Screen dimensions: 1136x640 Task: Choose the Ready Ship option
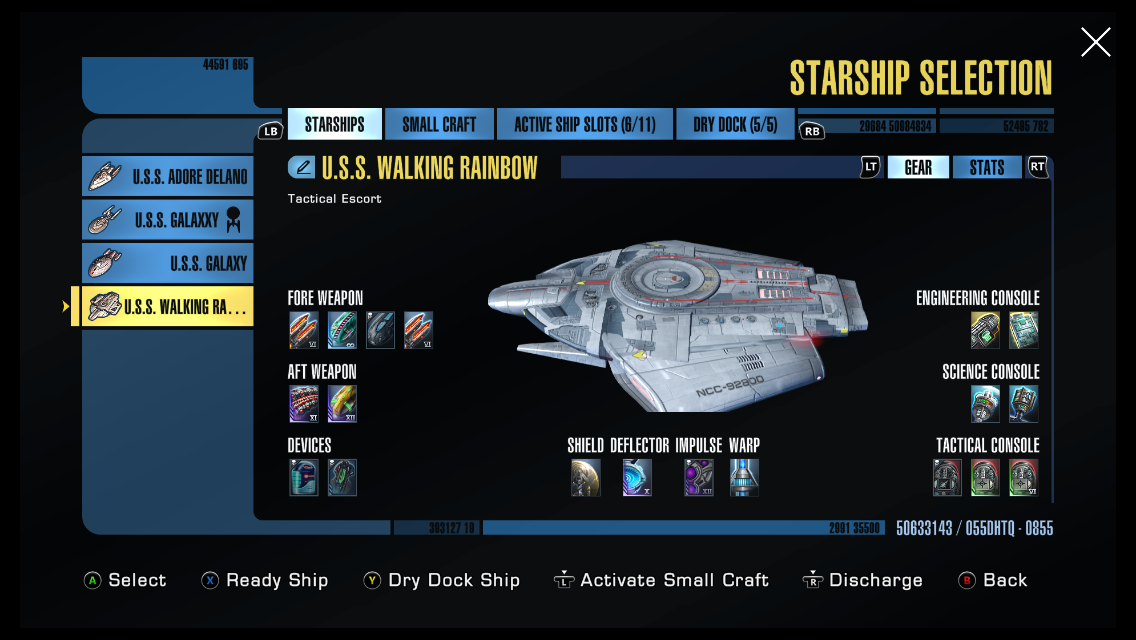[x=265, y=580]
